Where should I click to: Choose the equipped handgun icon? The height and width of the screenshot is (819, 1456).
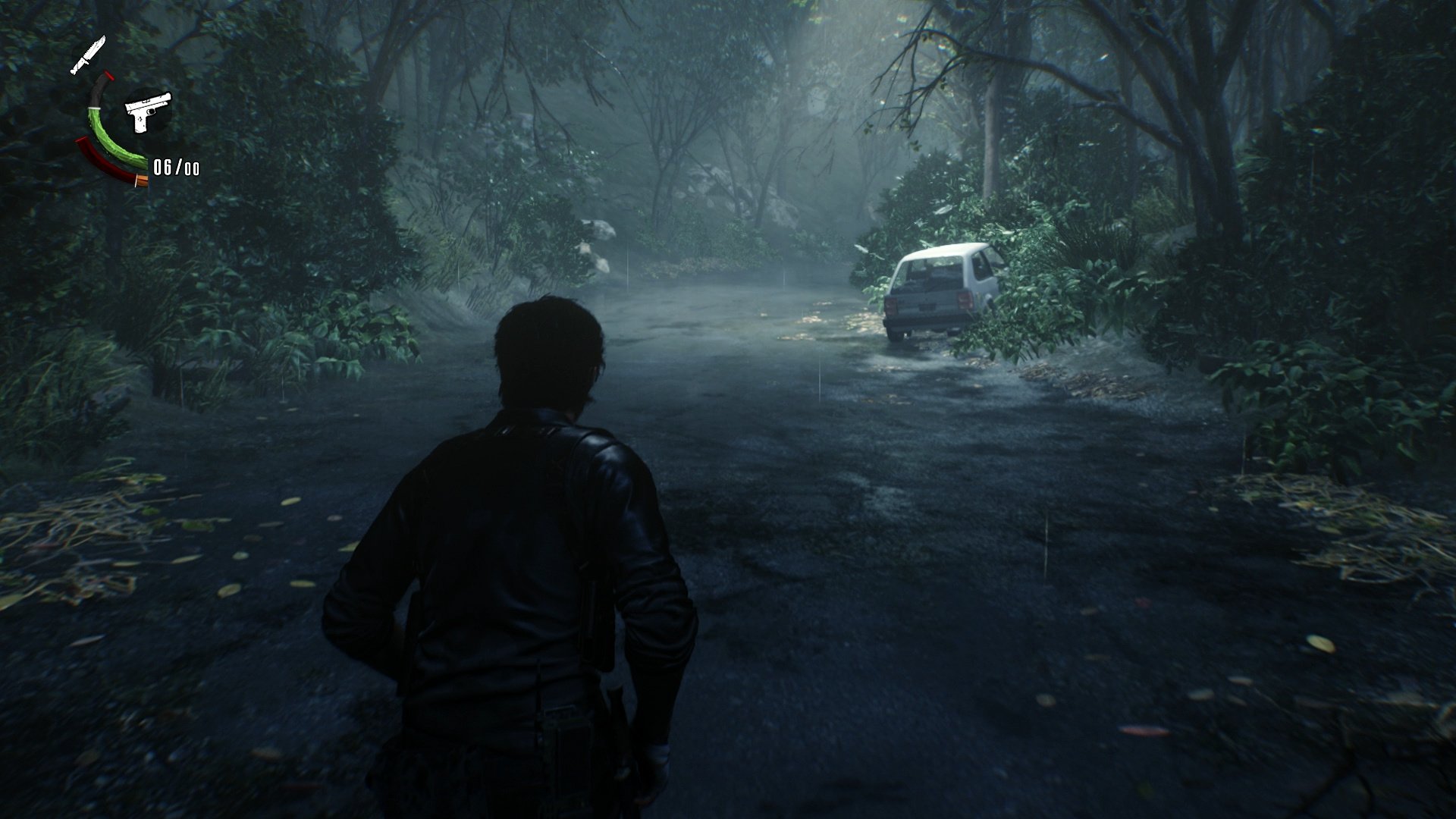pos(148,112)
